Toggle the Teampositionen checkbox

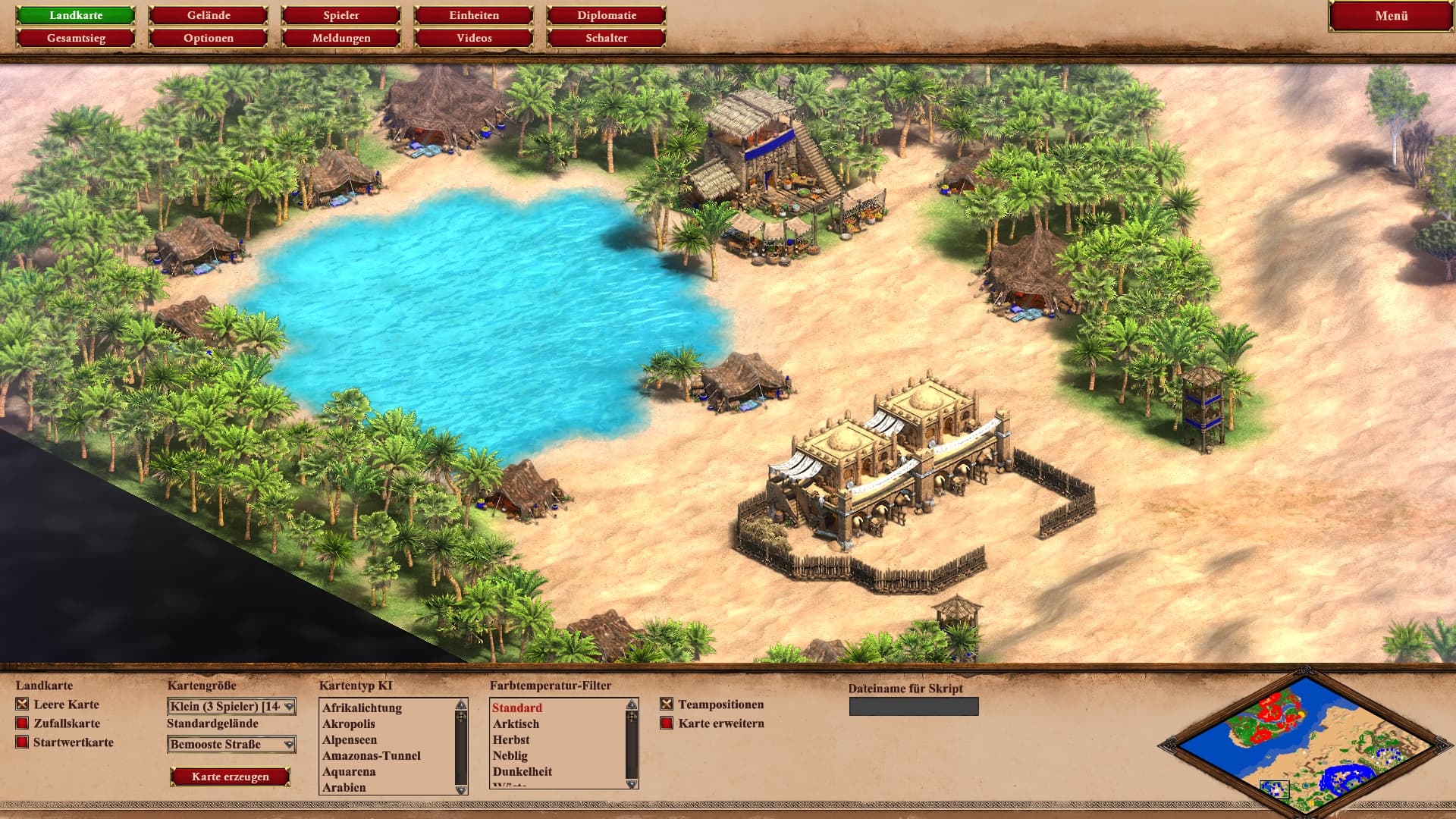667,704
